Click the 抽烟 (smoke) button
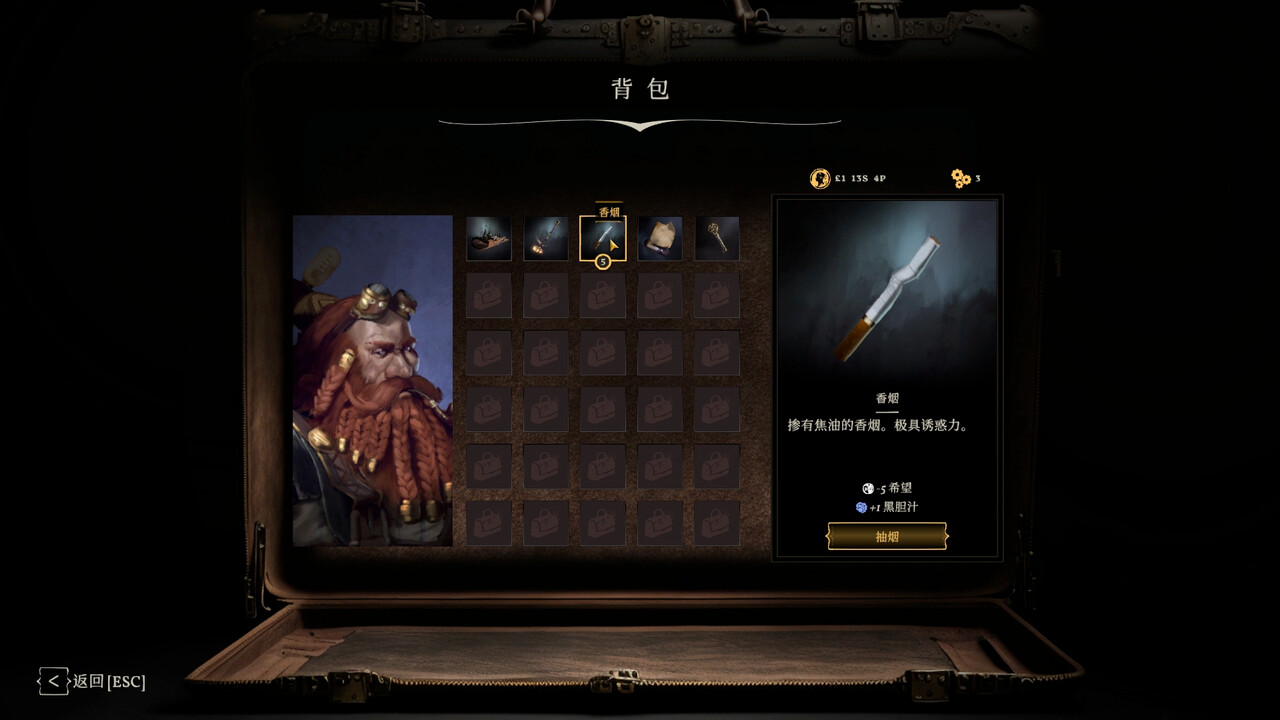The width and height of the screenshot is (1280, 720). click(x=887, y=537)
